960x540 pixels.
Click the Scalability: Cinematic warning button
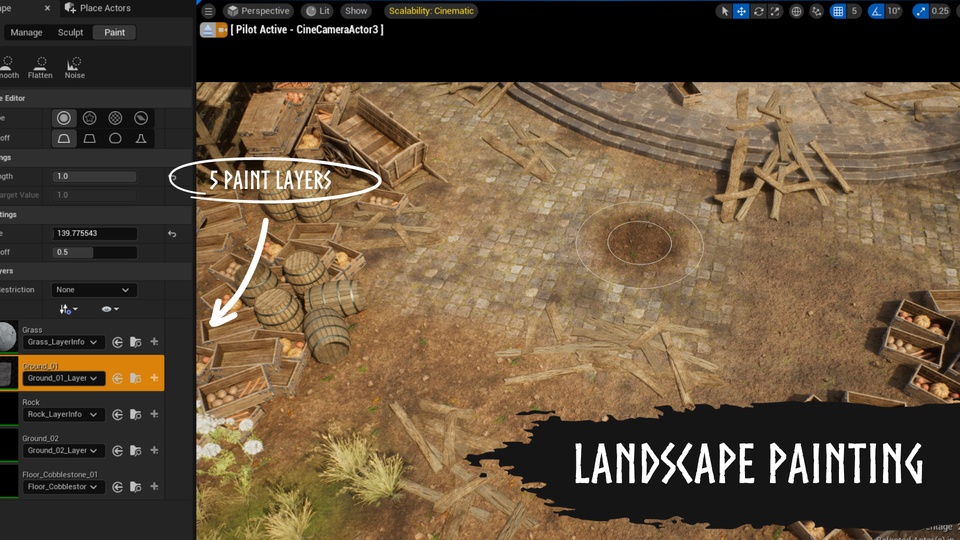point(431,11)
